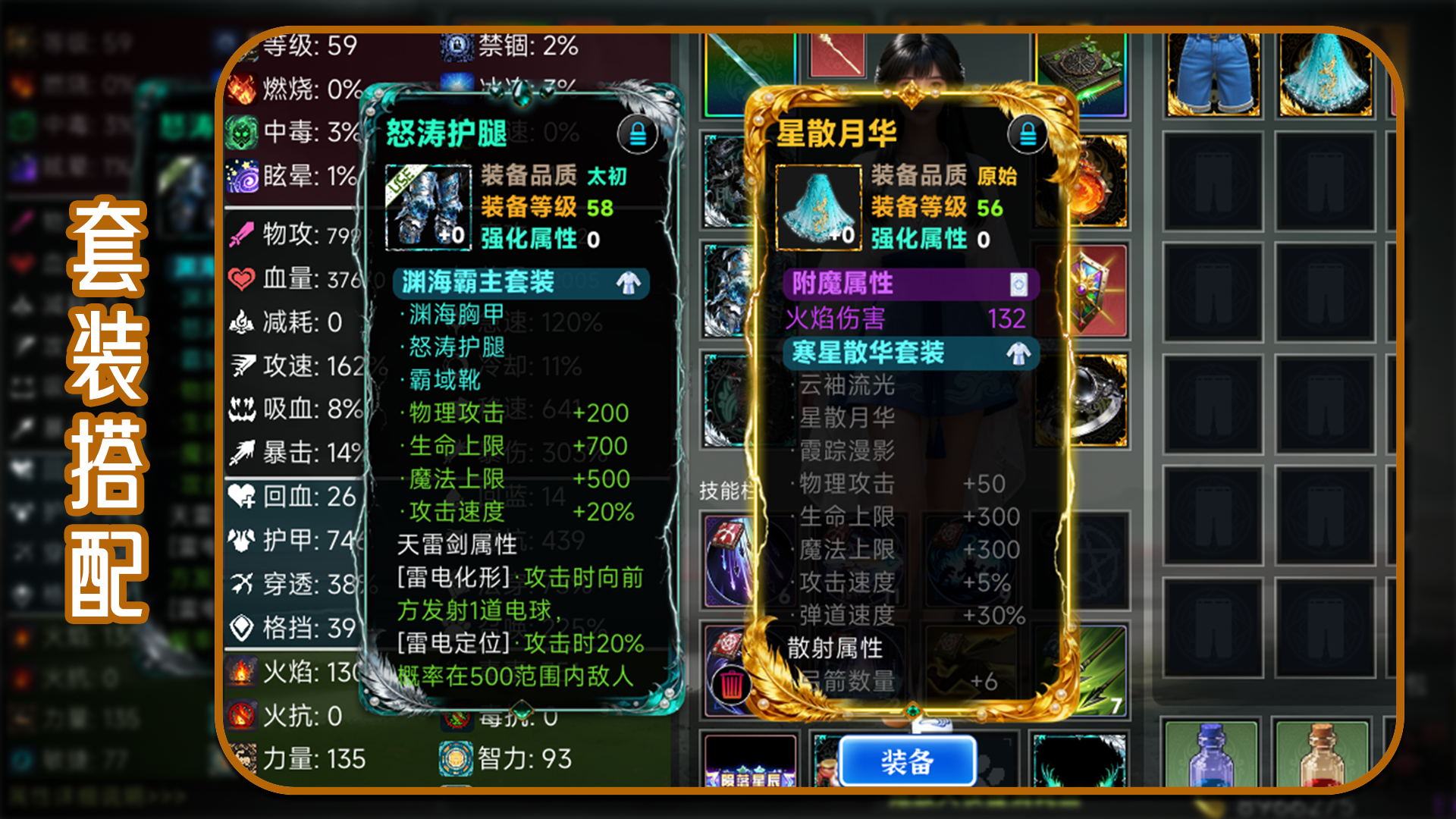Screen dimensions: 1456x819
Task: Click the 火焰 flame damage icon
Action: pyautogui.click(x=241, y=670)
